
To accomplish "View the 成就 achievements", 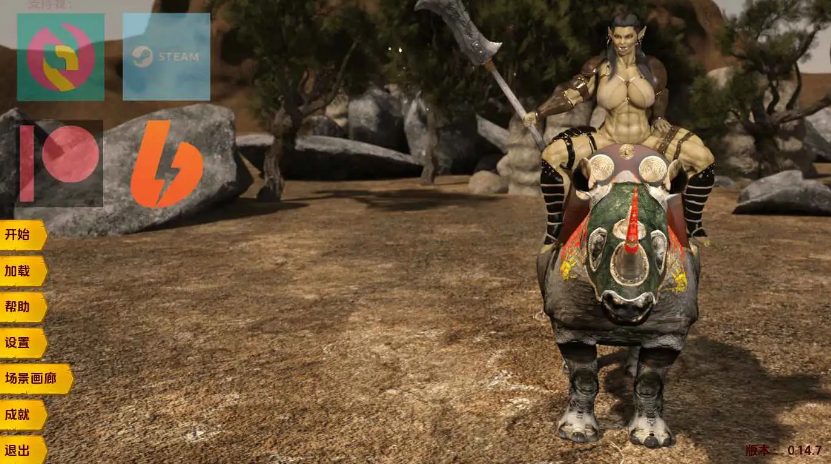I will coord(20,415).
